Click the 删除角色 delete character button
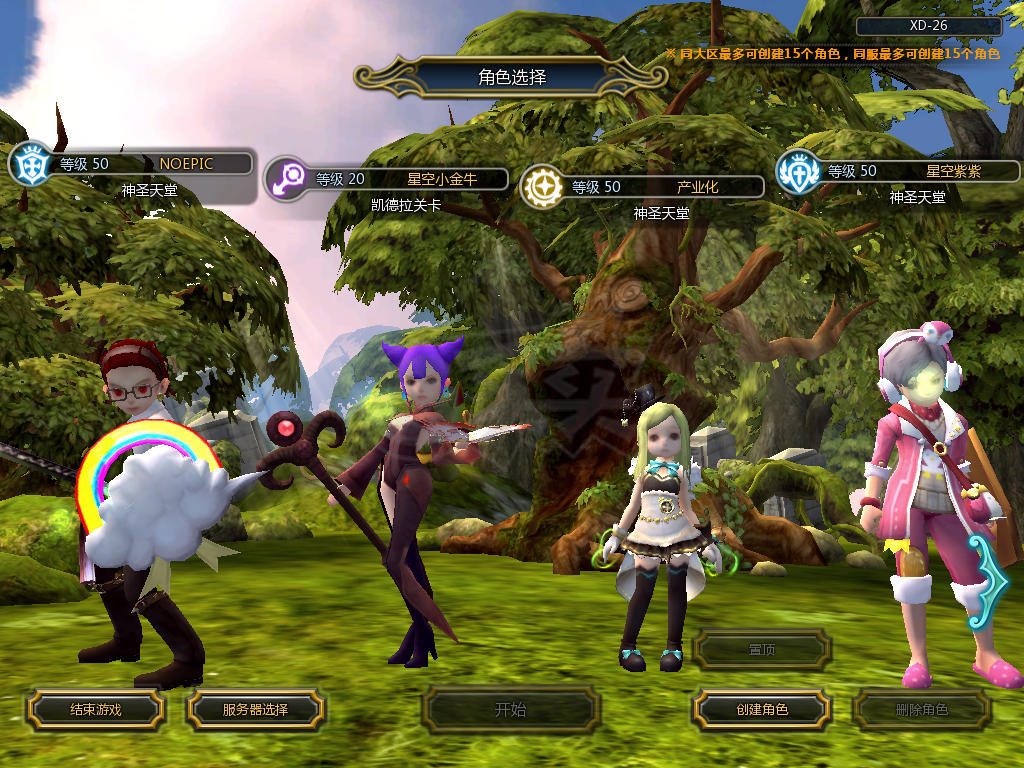 point(921,710)
